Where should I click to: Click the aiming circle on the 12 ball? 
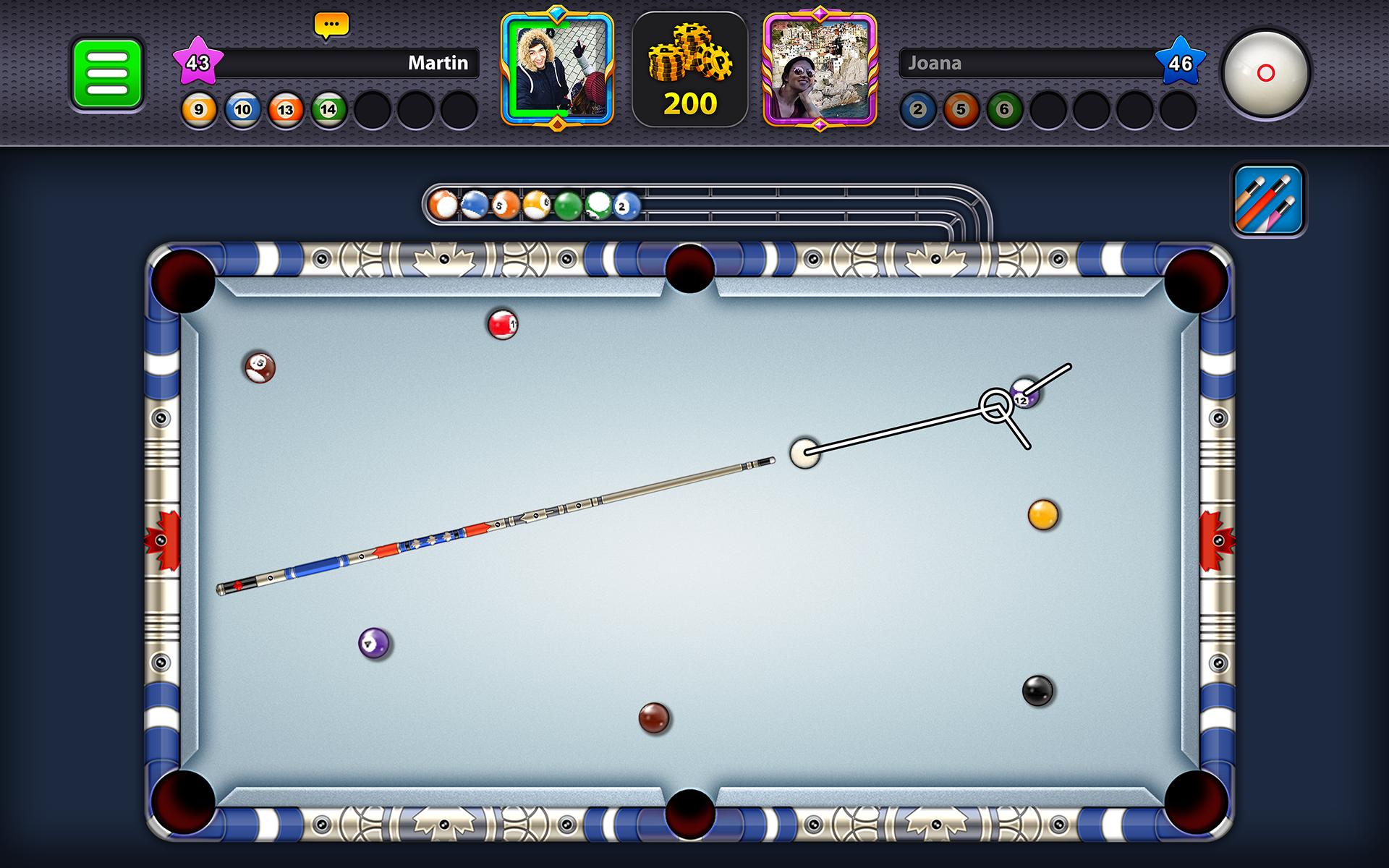[996, 407]
